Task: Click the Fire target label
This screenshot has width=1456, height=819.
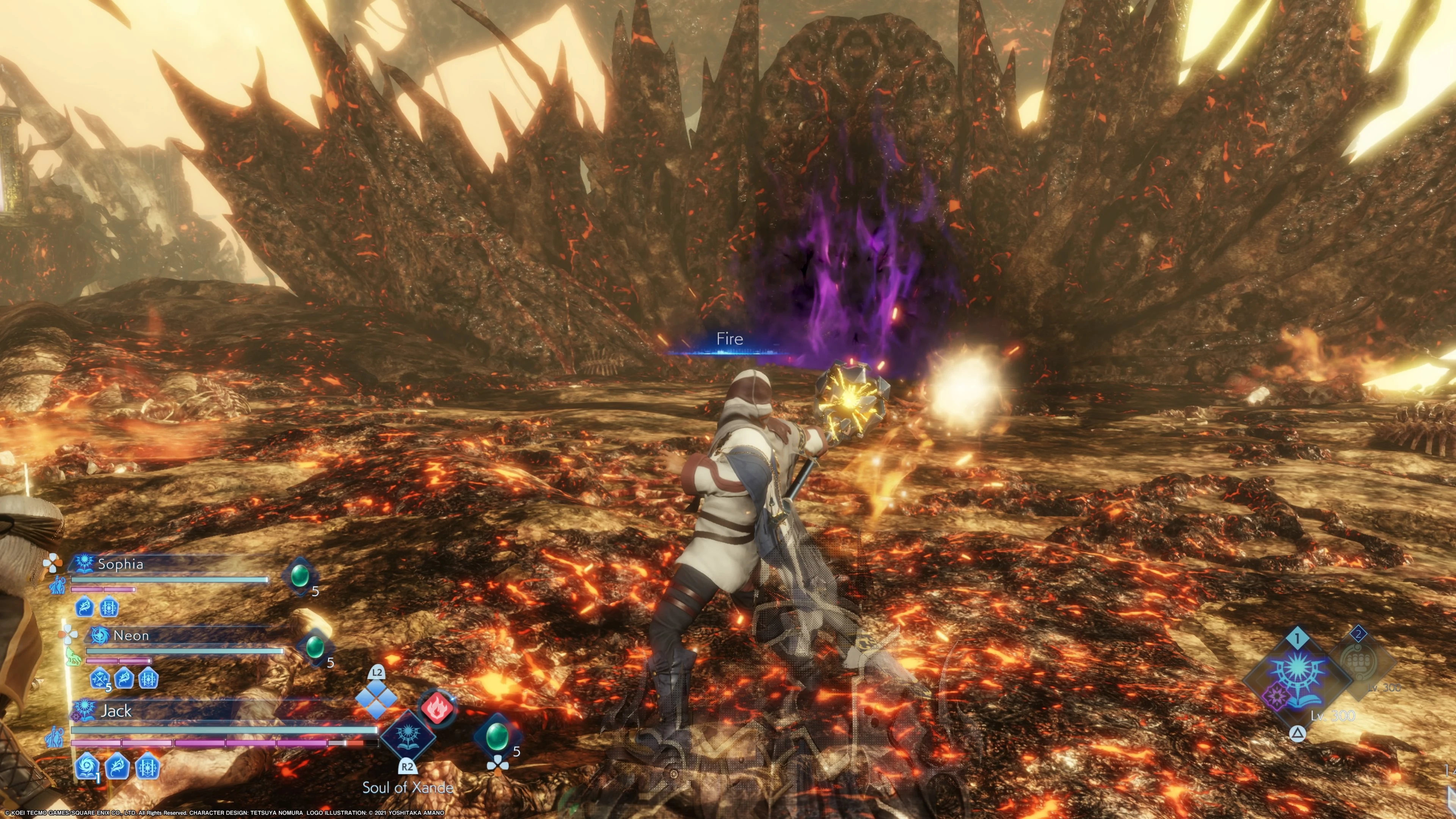Action: 729,339
